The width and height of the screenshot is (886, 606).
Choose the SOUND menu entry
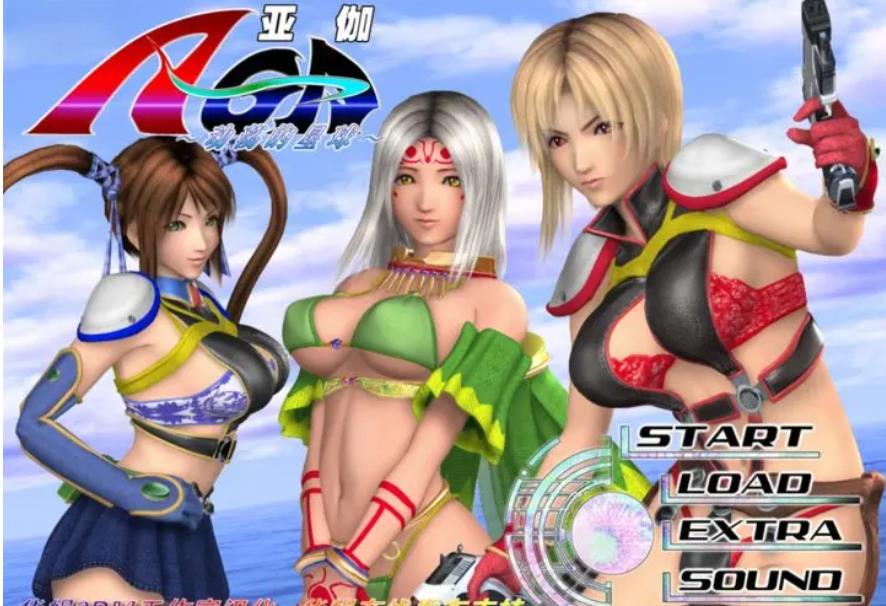(x=760, y=579)
